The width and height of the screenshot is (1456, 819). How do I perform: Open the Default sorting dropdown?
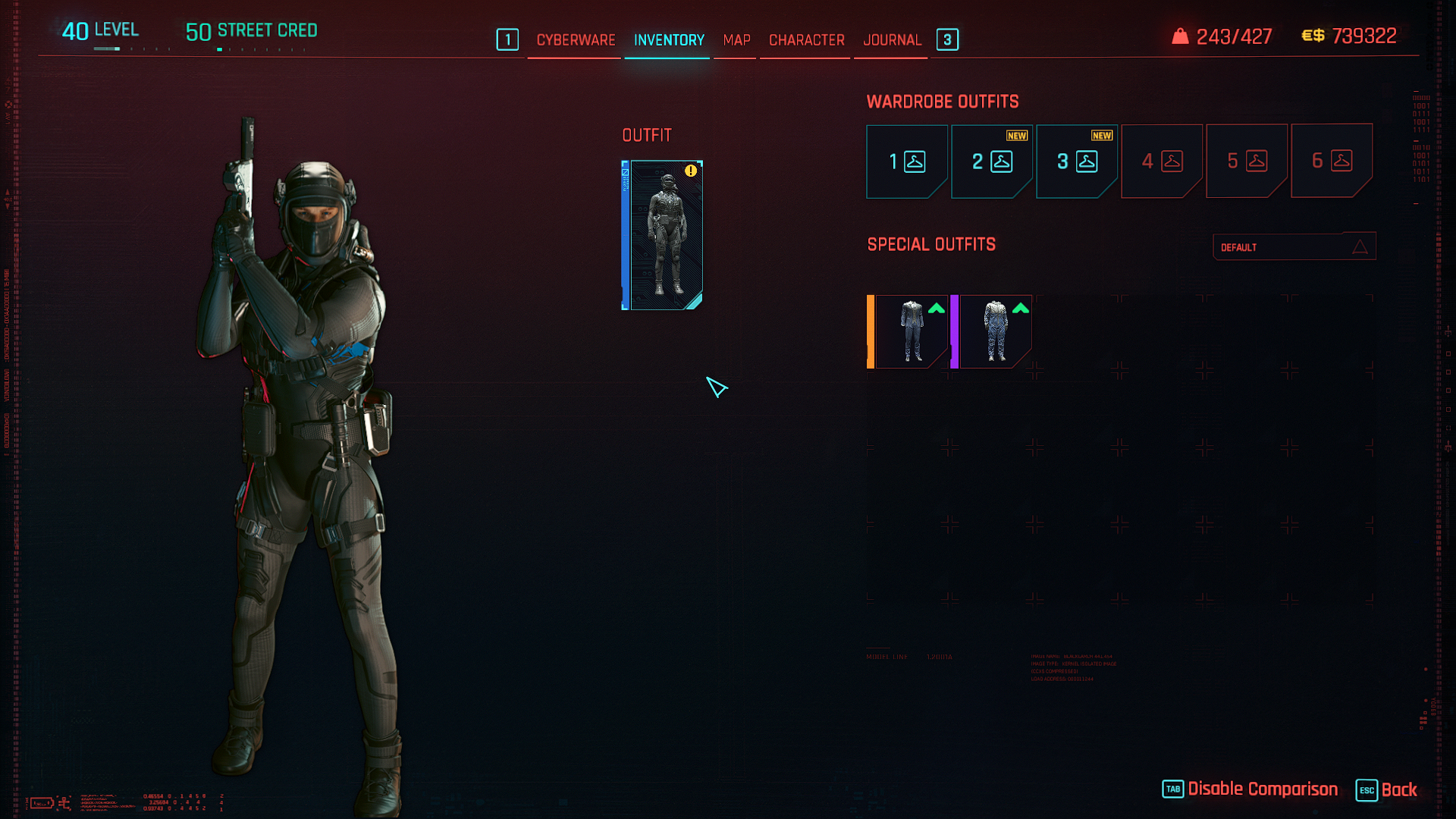(x=1294, y=247)
